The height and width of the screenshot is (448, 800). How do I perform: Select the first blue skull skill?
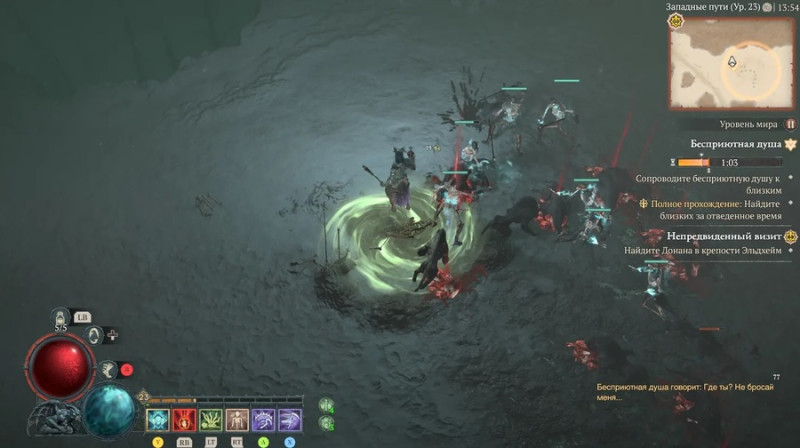click(x=158, y=420)
